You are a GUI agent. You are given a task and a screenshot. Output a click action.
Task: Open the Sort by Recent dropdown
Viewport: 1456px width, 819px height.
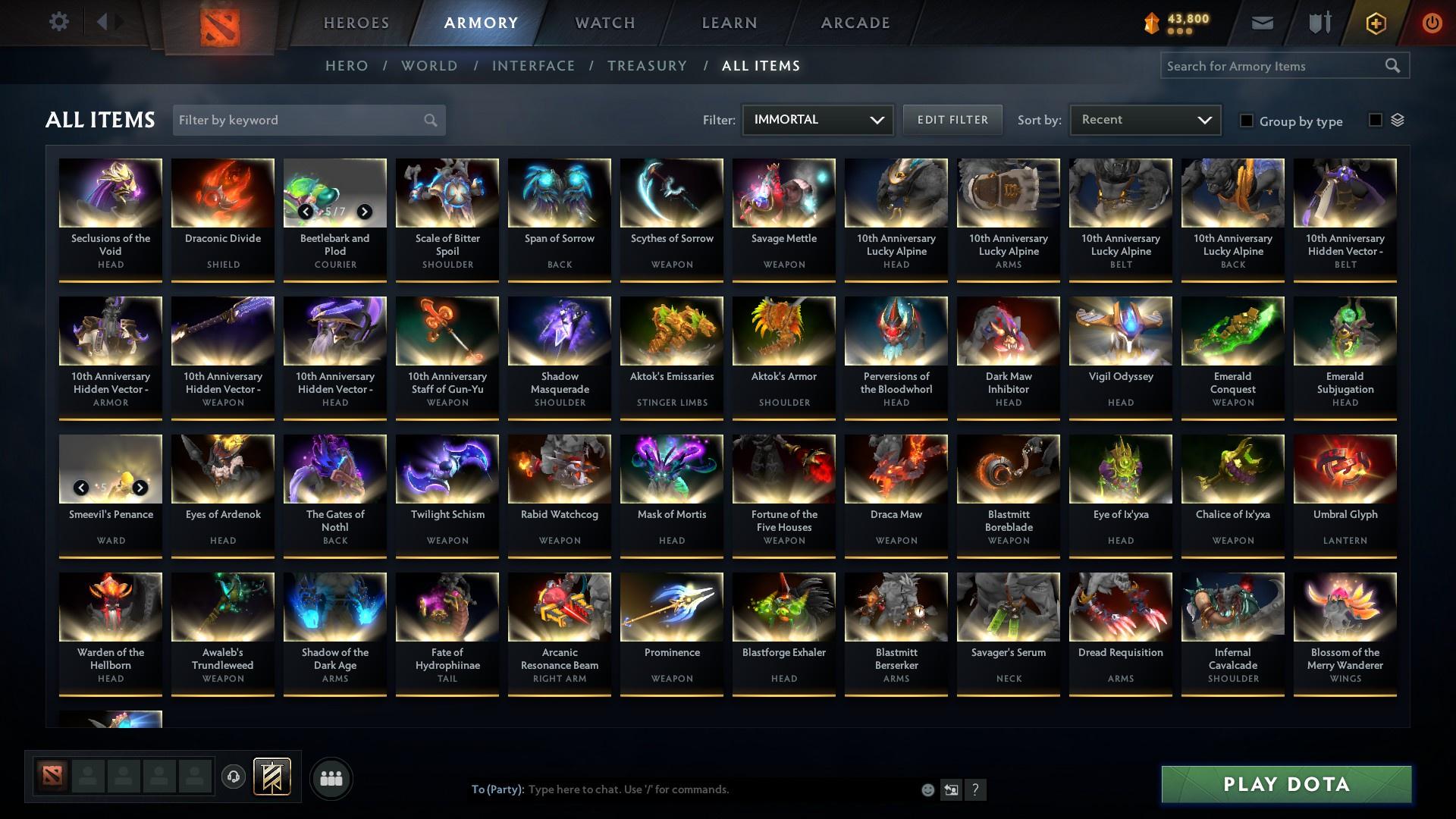(1144, 119)
